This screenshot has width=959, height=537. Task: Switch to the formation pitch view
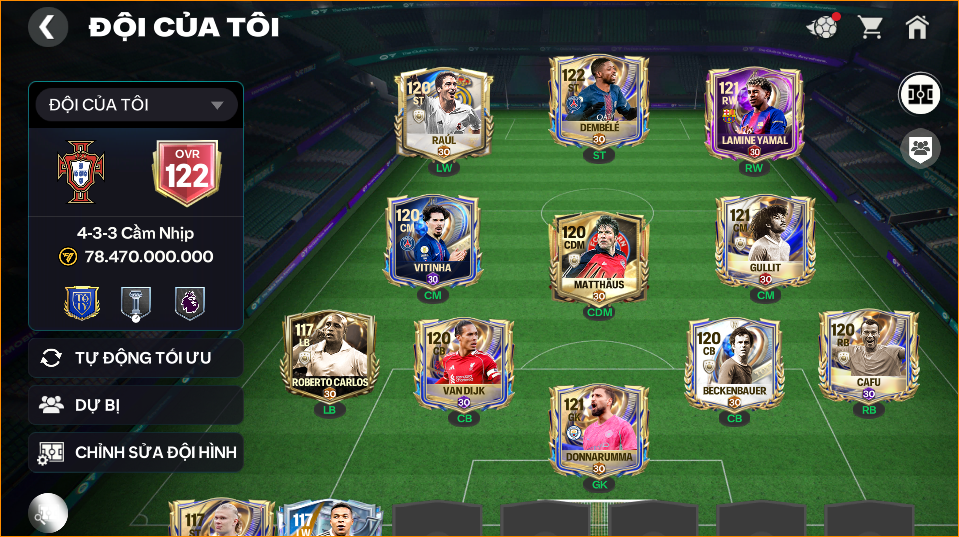coord(919,94)
